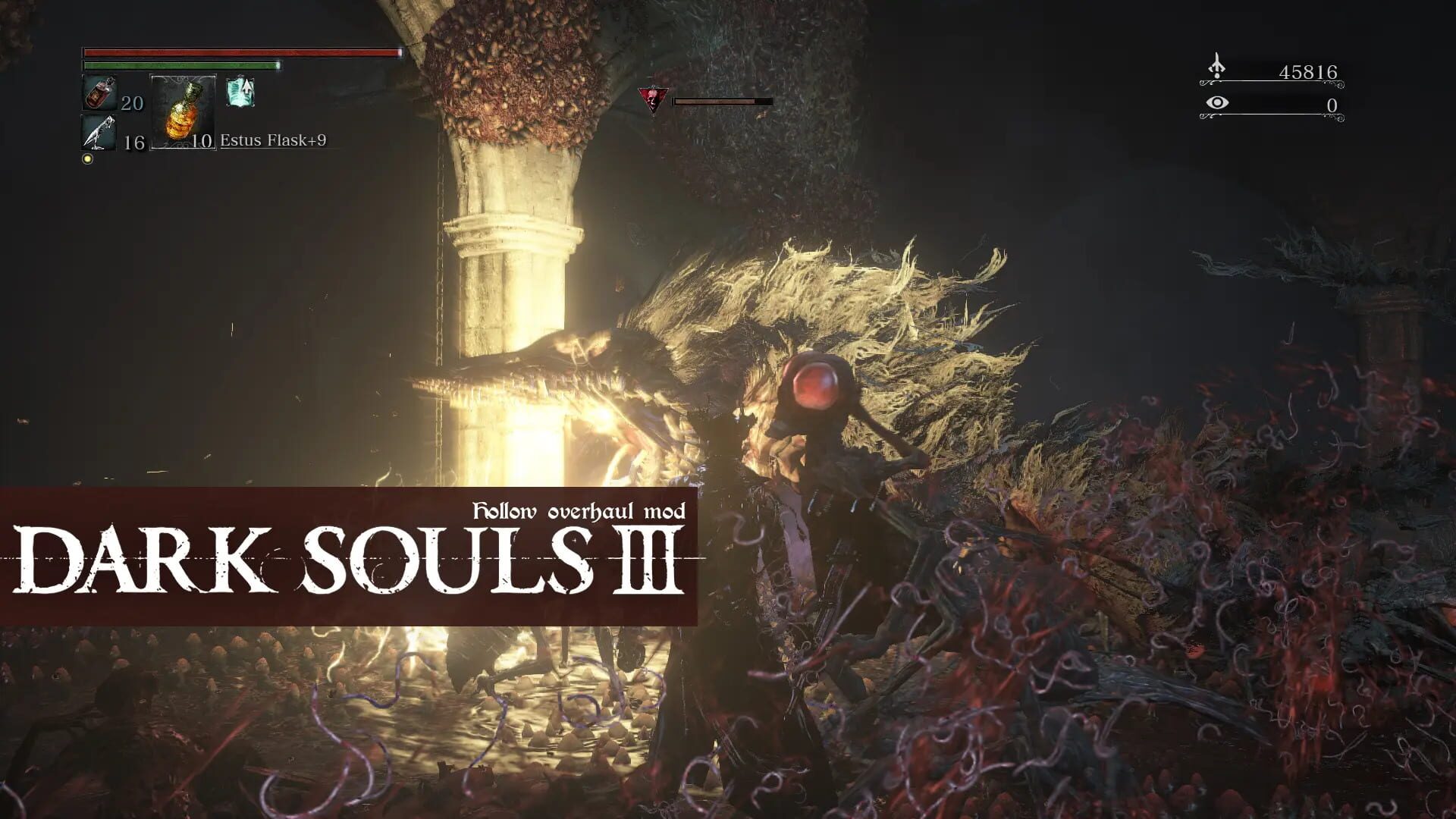1456x819 pixels.
Task: Click the teal bone-arrow quick-travel item icon
Action: pos(243,91)
